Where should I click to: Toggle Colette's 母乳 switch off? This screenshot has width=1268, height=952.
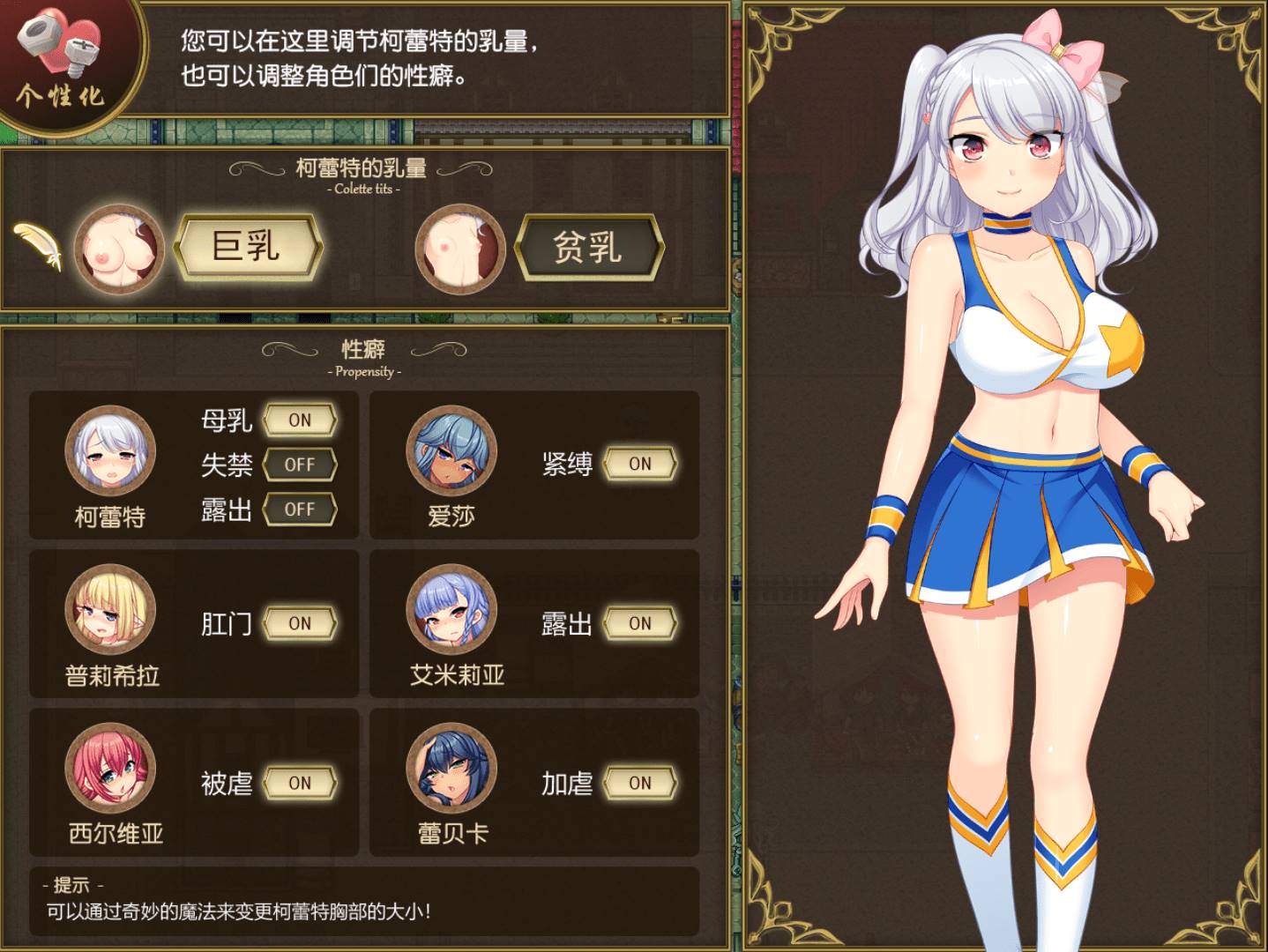click(x=301, y=420)
